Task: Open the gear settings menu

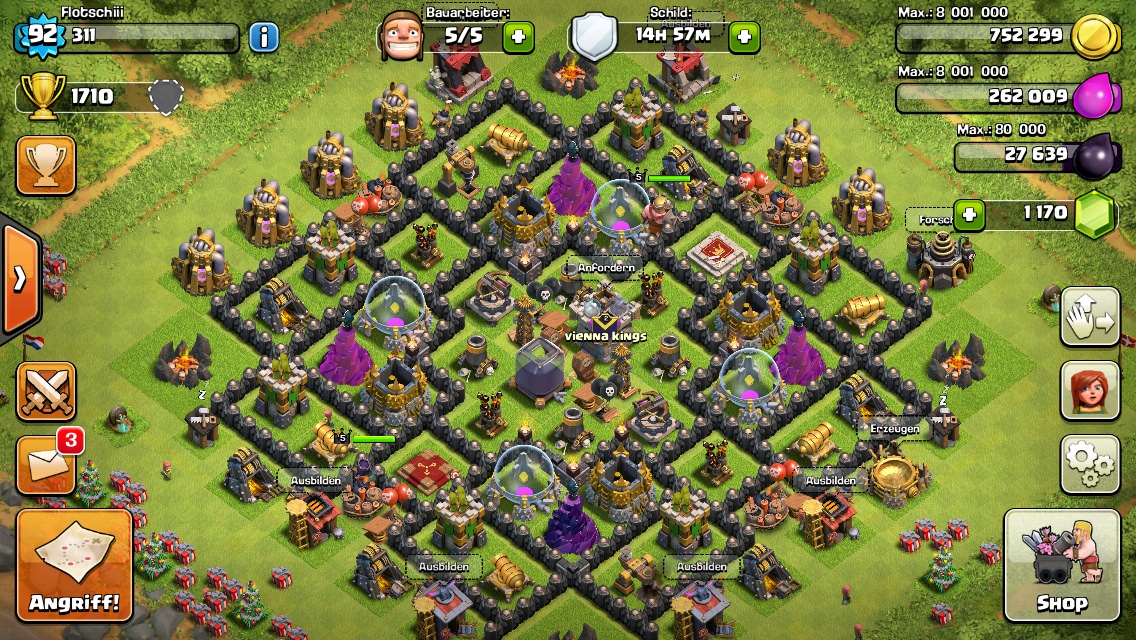Action: pyautogui.click(x=1090, y=464)
